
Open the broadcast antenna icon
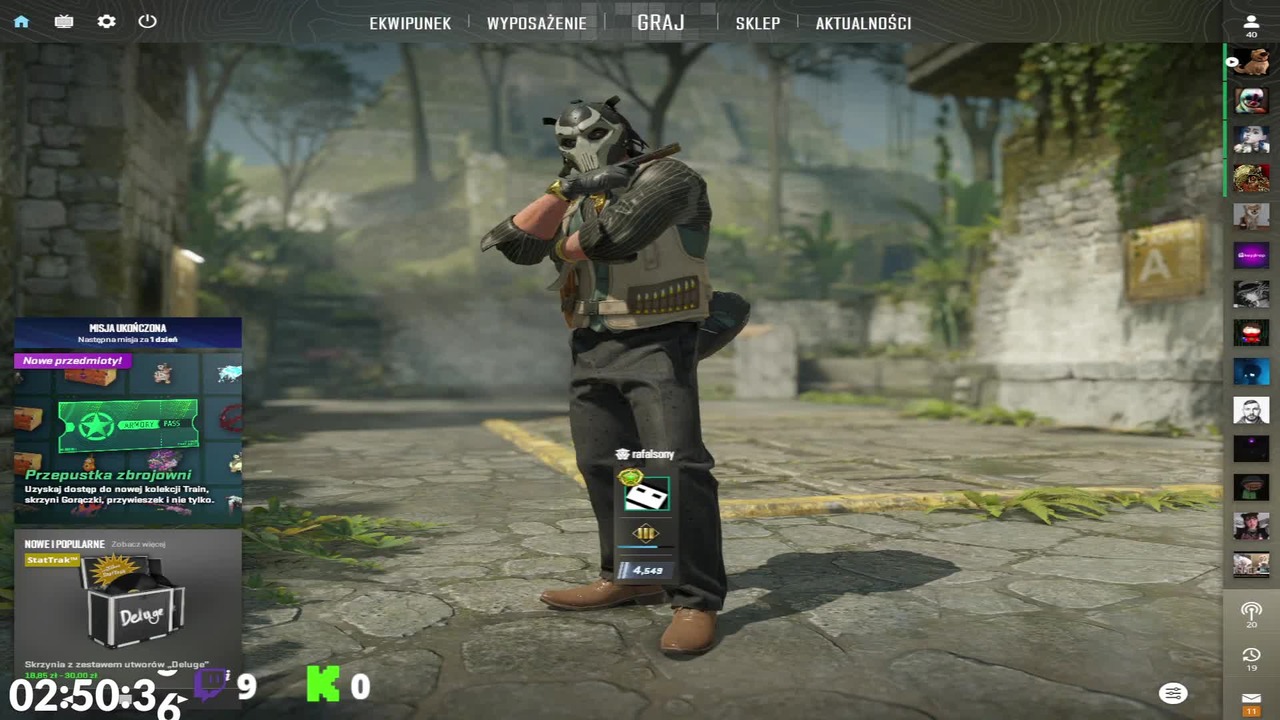(1251, 610)
